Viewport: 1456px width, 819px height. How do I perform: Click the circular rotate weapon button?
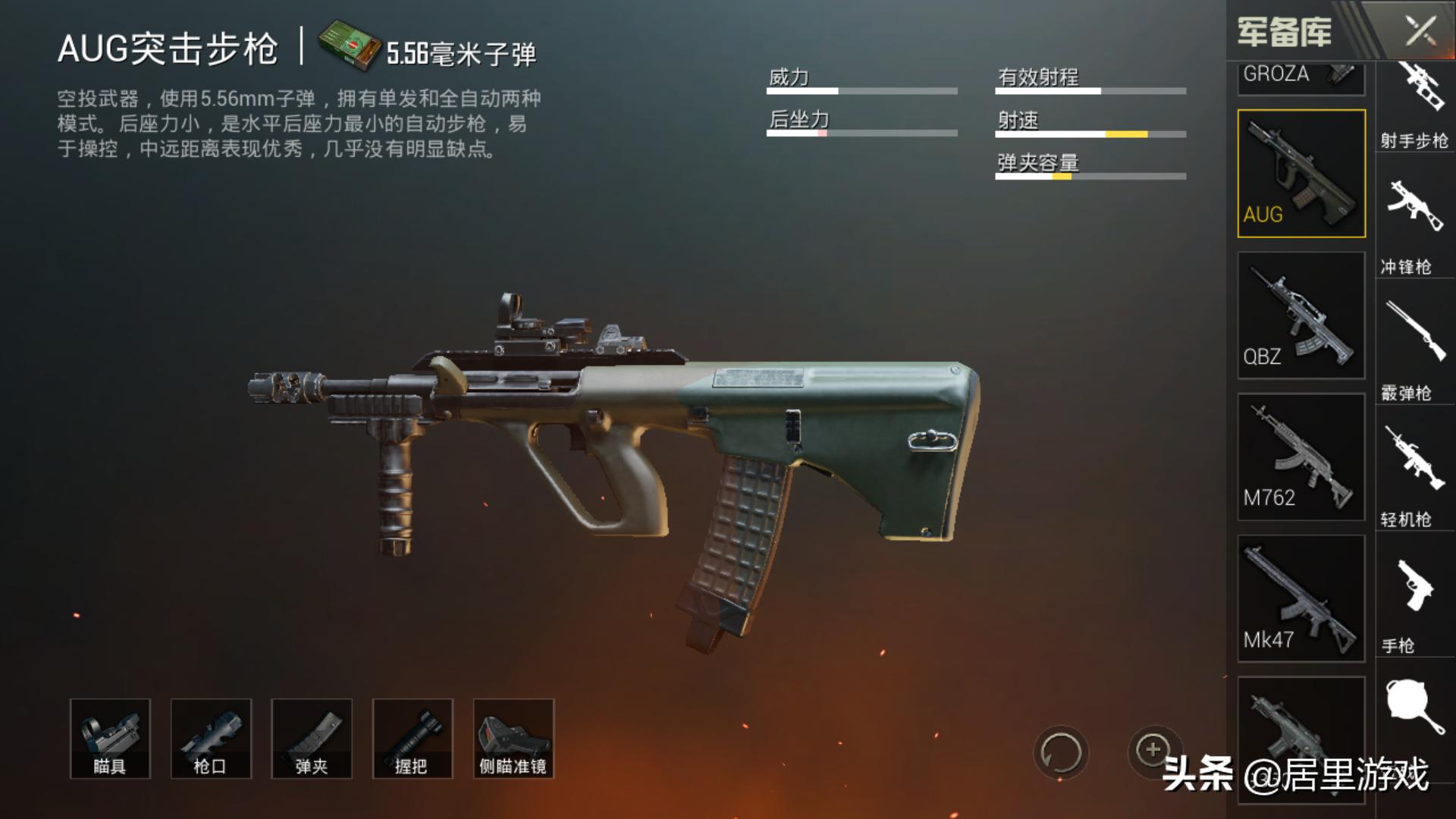1060,753
